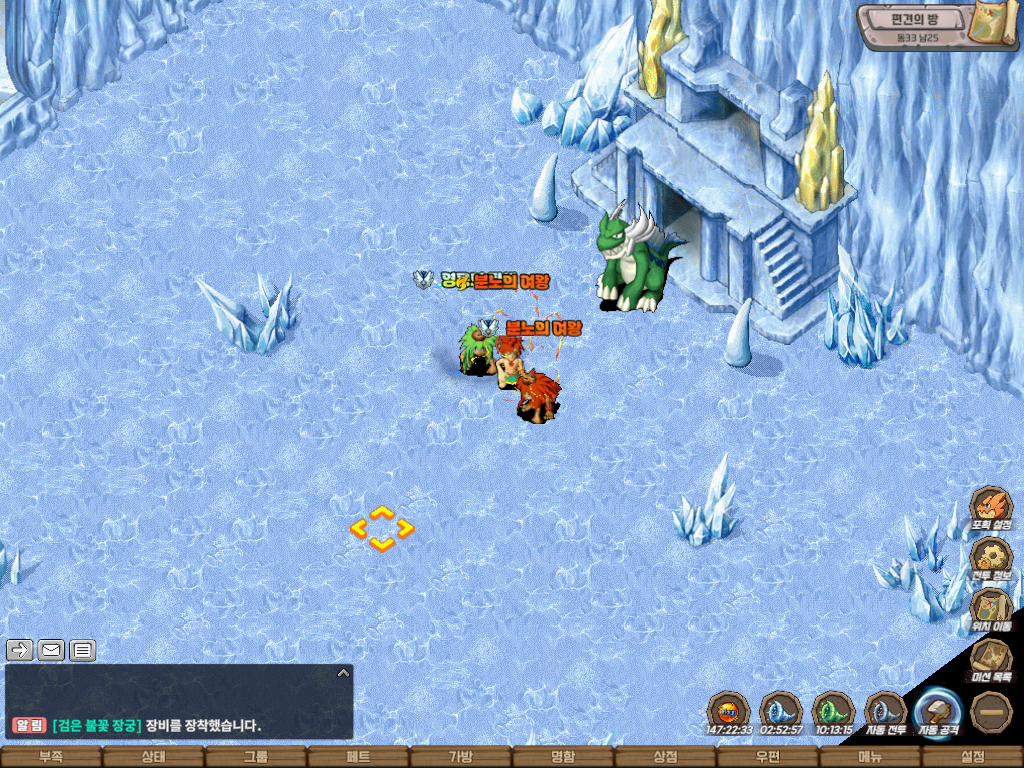Open the 상태 (Status) menu
1024x768 pixels.
tap(152, 757)
